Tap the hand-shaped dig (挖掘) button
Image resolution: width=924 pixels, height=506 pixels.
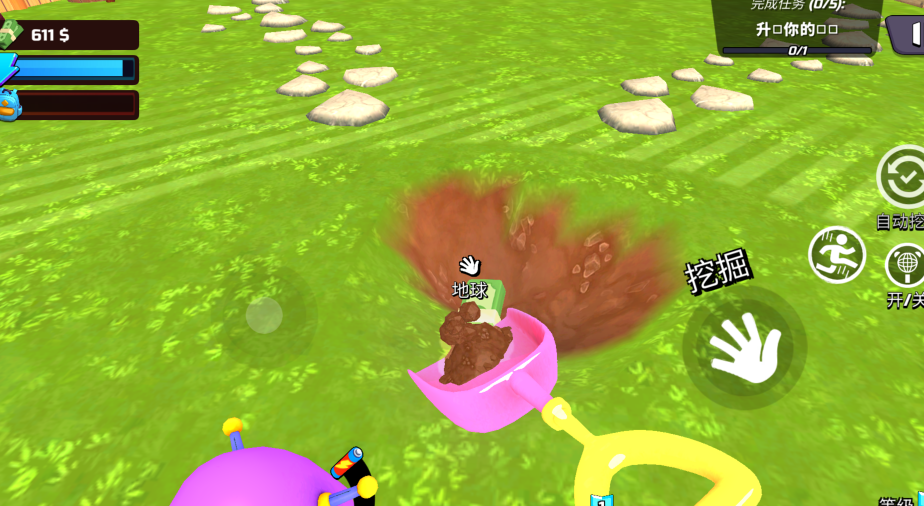pos(744,347)
